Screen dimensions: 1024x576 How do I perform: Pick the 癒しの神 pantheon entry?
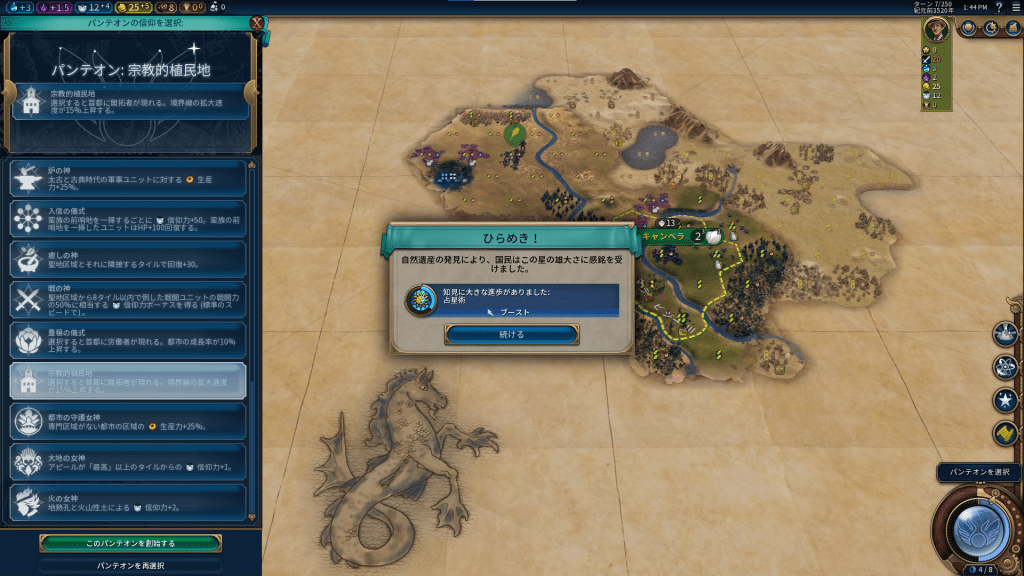tap(128, 259)
